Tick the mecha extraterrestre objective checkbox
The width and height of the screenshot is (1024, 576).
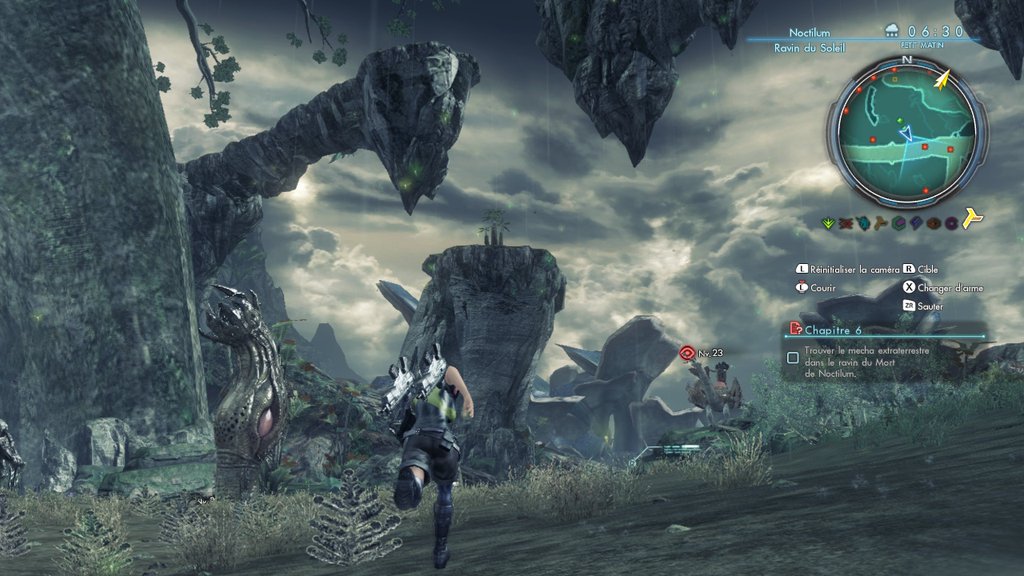pos(793,357)
